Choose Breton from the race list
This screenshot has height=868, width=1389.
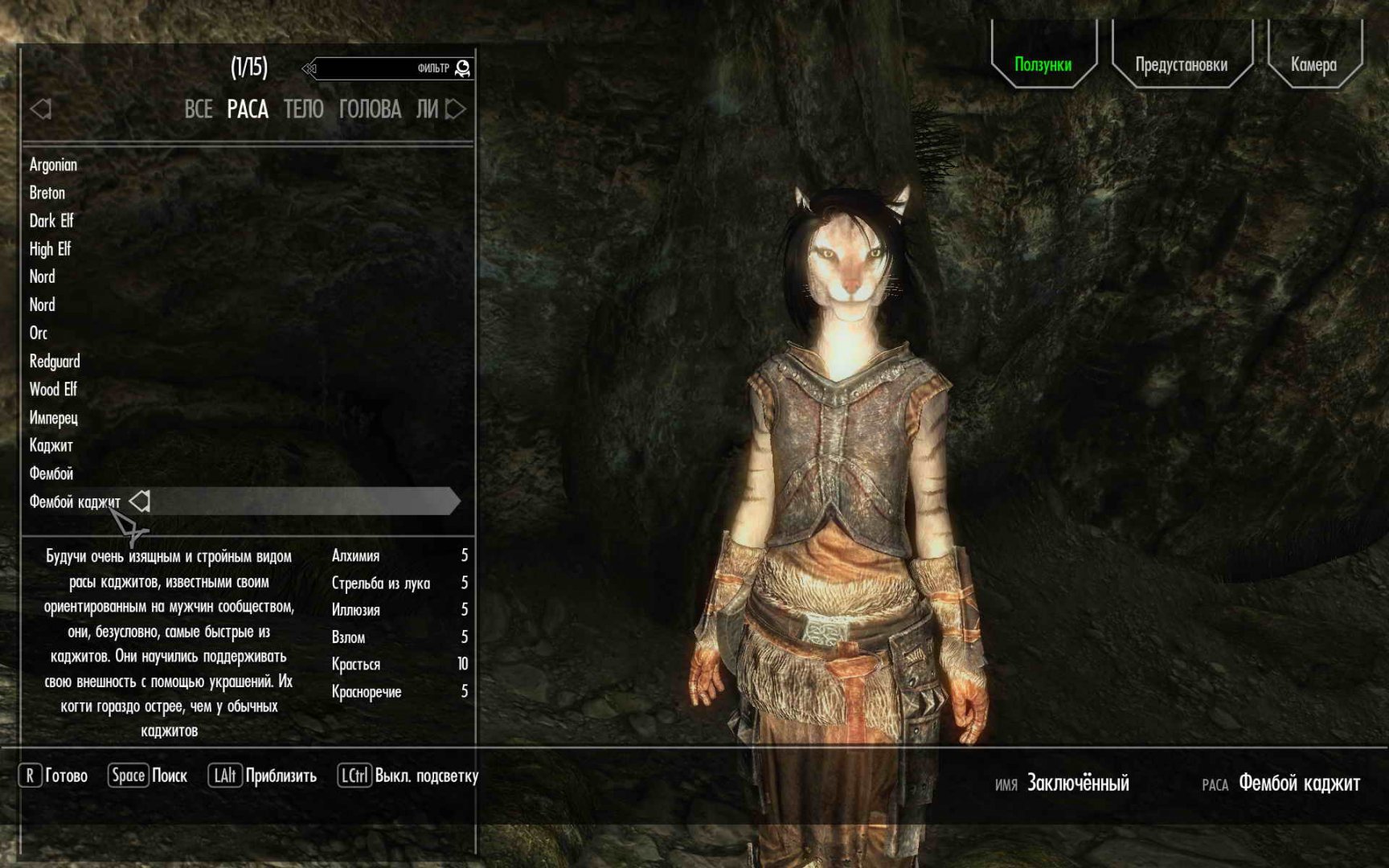(x=47, y=193)
